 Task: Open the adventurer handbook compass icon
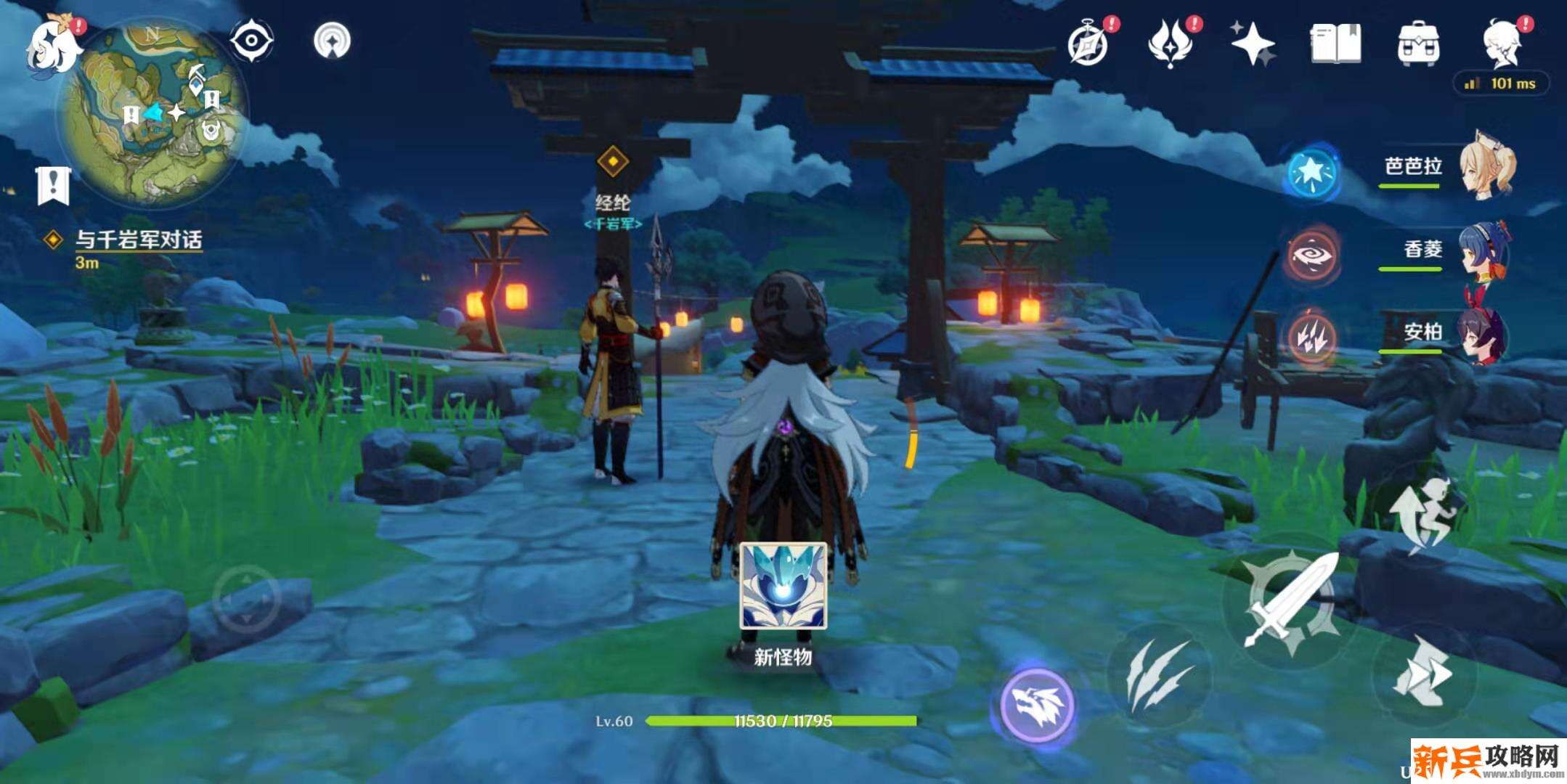click(1088, 45)
